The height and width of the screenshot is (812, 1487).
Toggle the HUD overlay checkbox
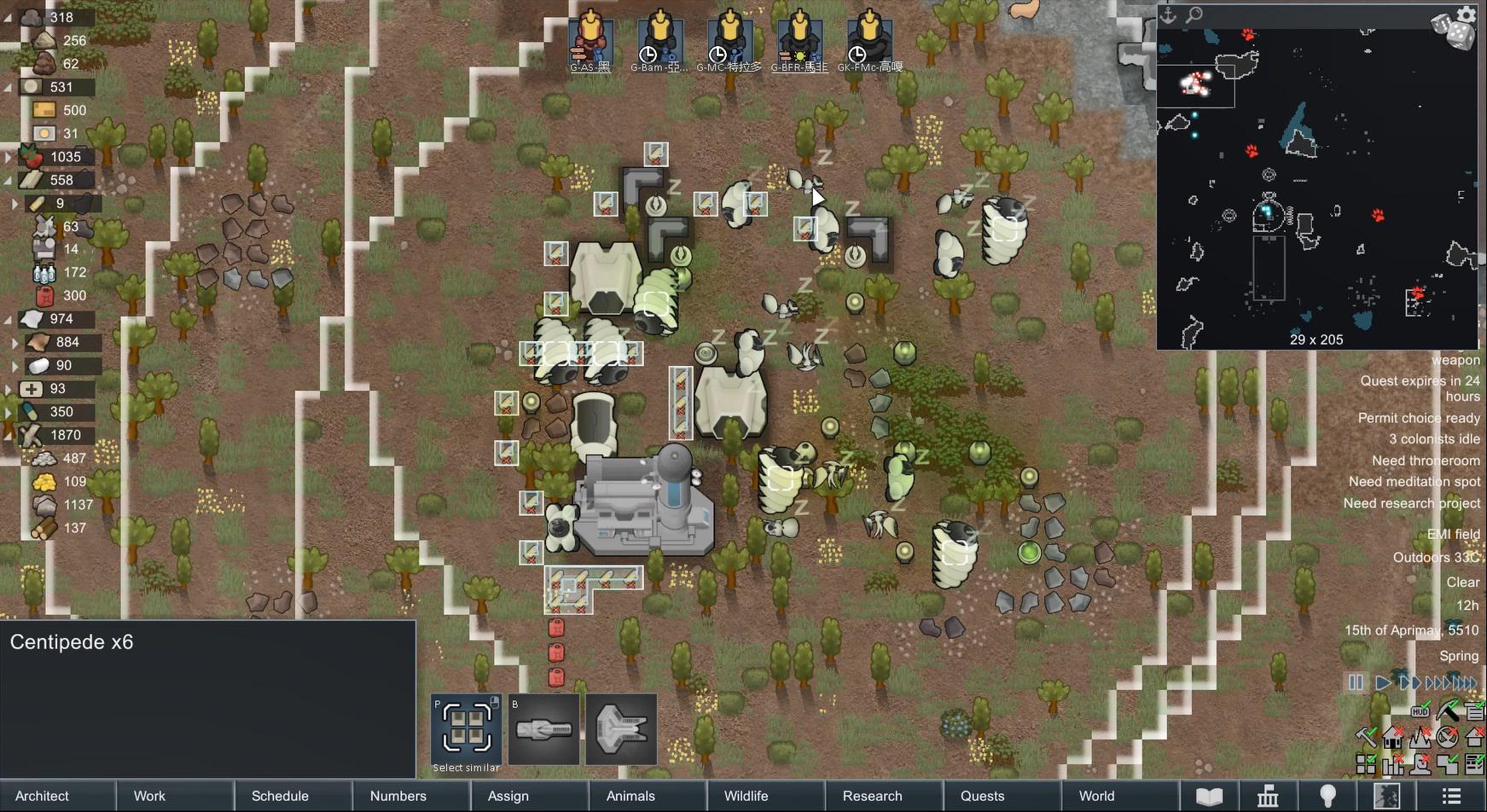click(1421, 710)
